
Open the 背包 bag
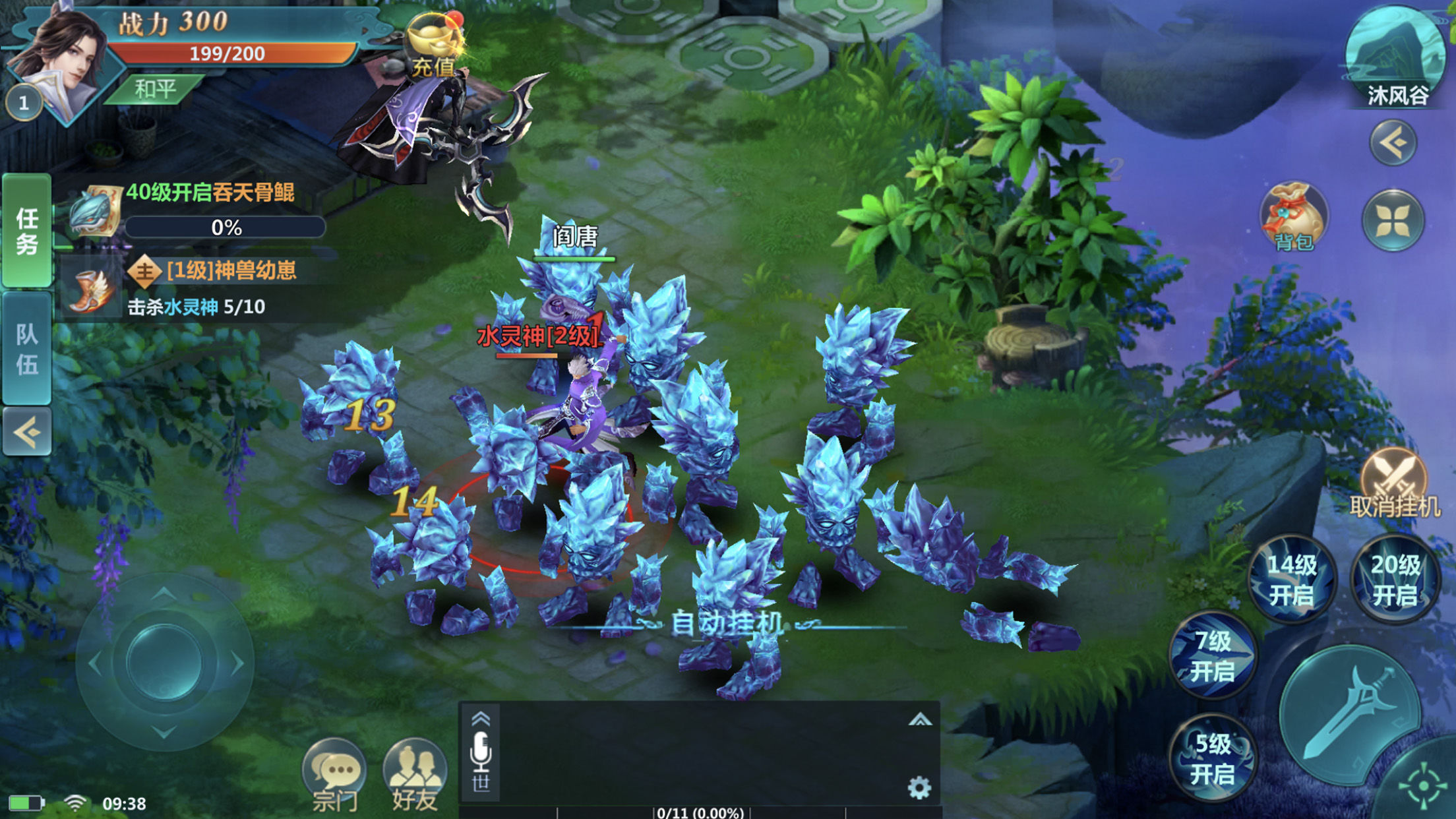1293,218
